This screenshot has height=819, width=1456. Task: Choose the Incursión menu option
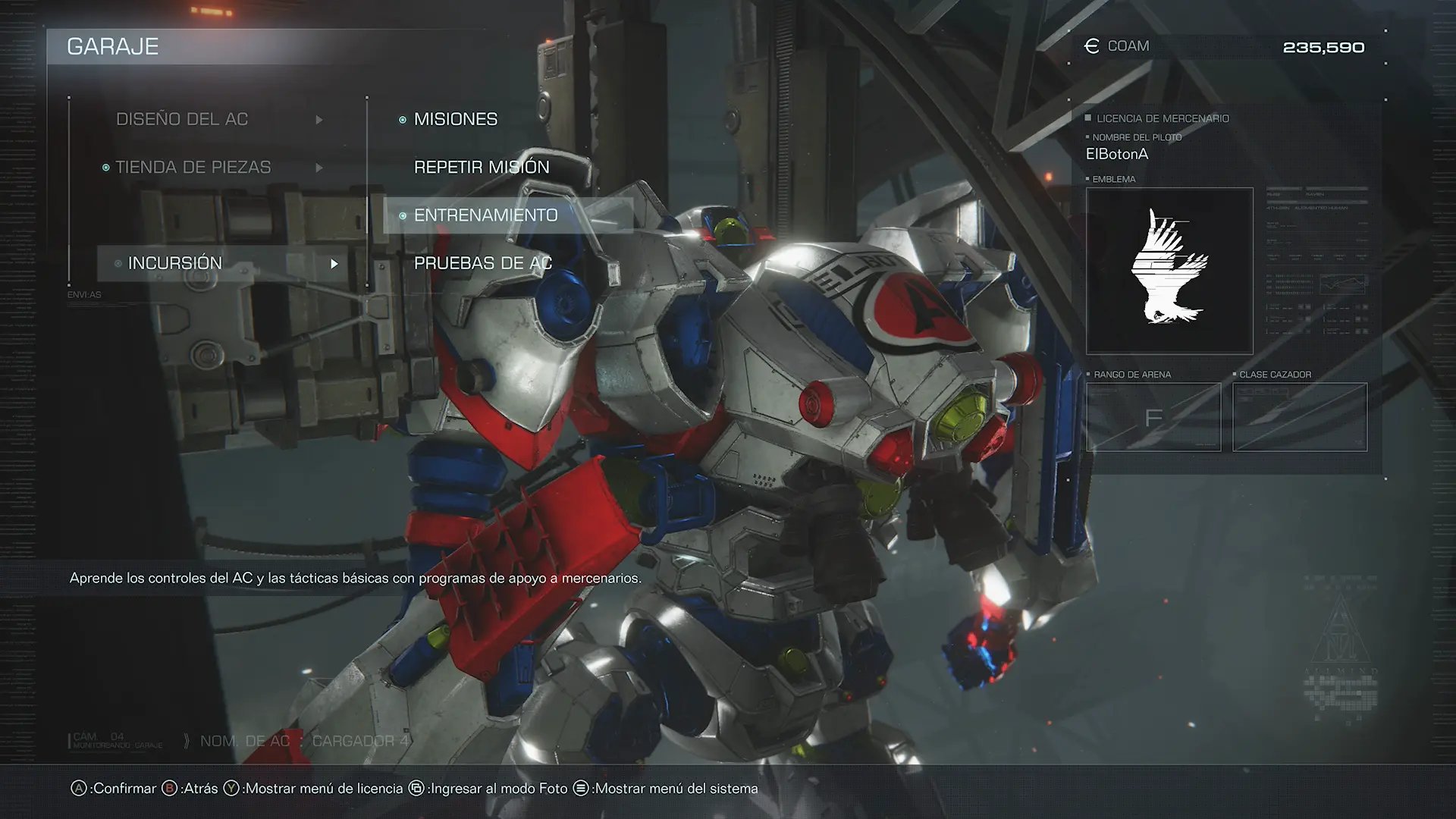click(x=175, y=263)
